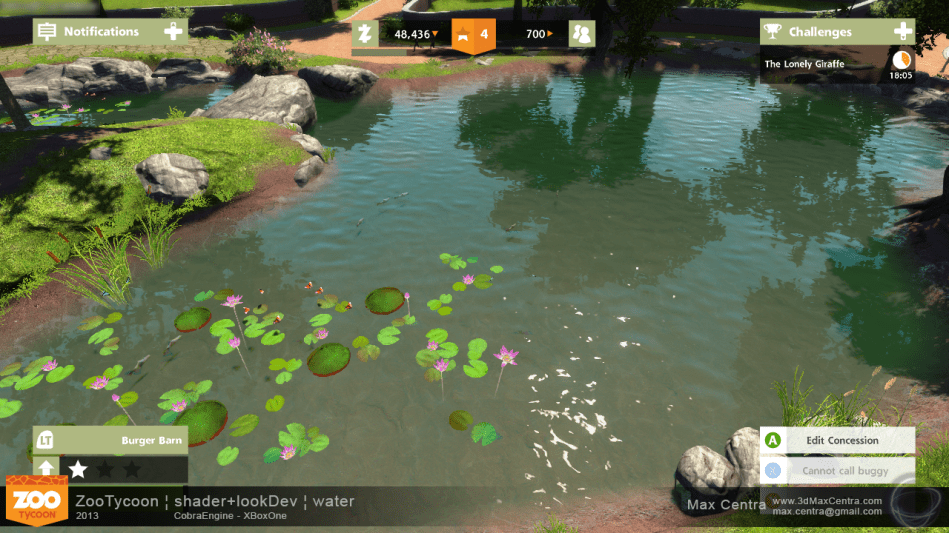Screen dimensions: 949x533
Task: Expand challenges with the plus icon
Action: point(903,32)
